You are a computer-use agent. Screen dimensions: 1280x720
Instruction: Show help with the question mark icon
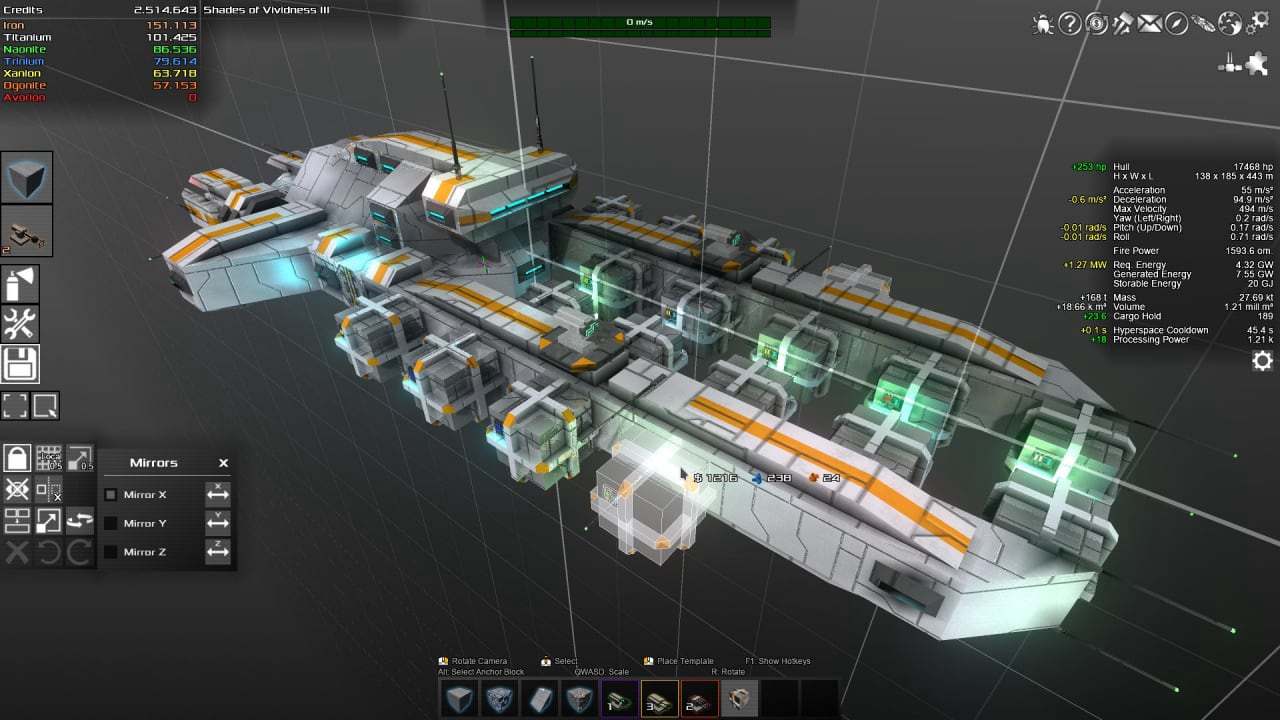1070,23
